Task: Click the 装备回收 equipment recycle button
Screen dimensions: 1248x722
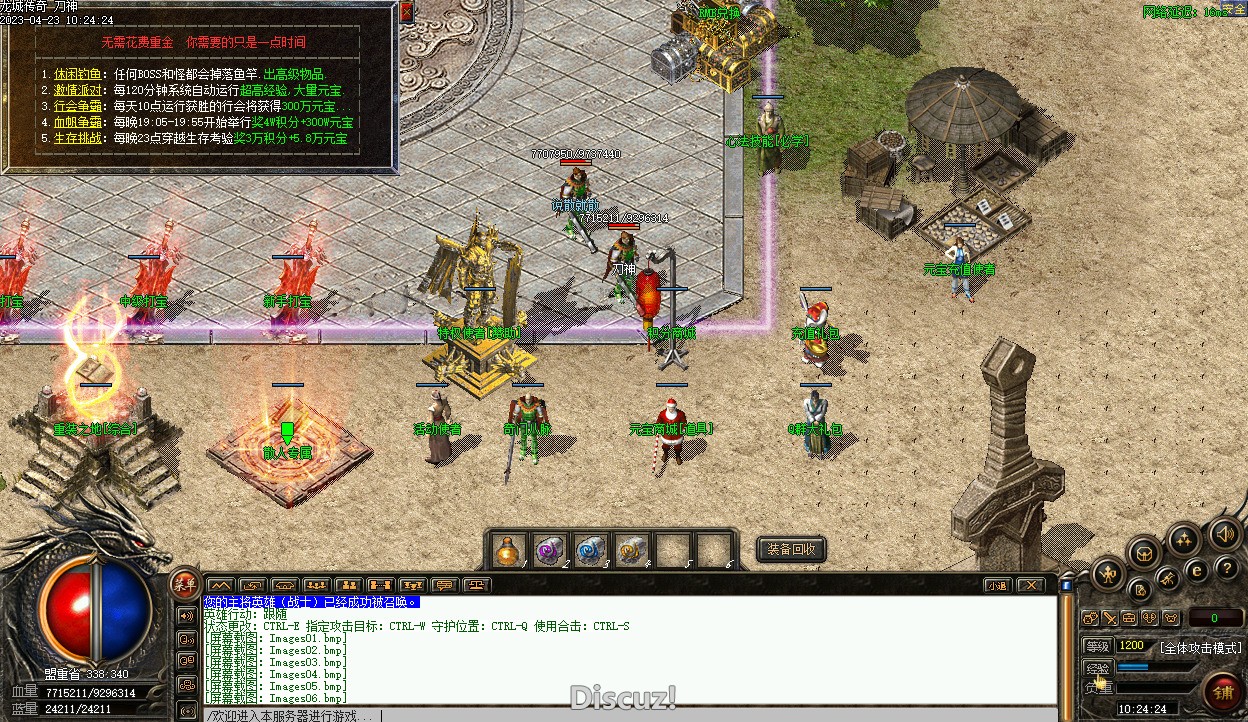Action: 791,549
